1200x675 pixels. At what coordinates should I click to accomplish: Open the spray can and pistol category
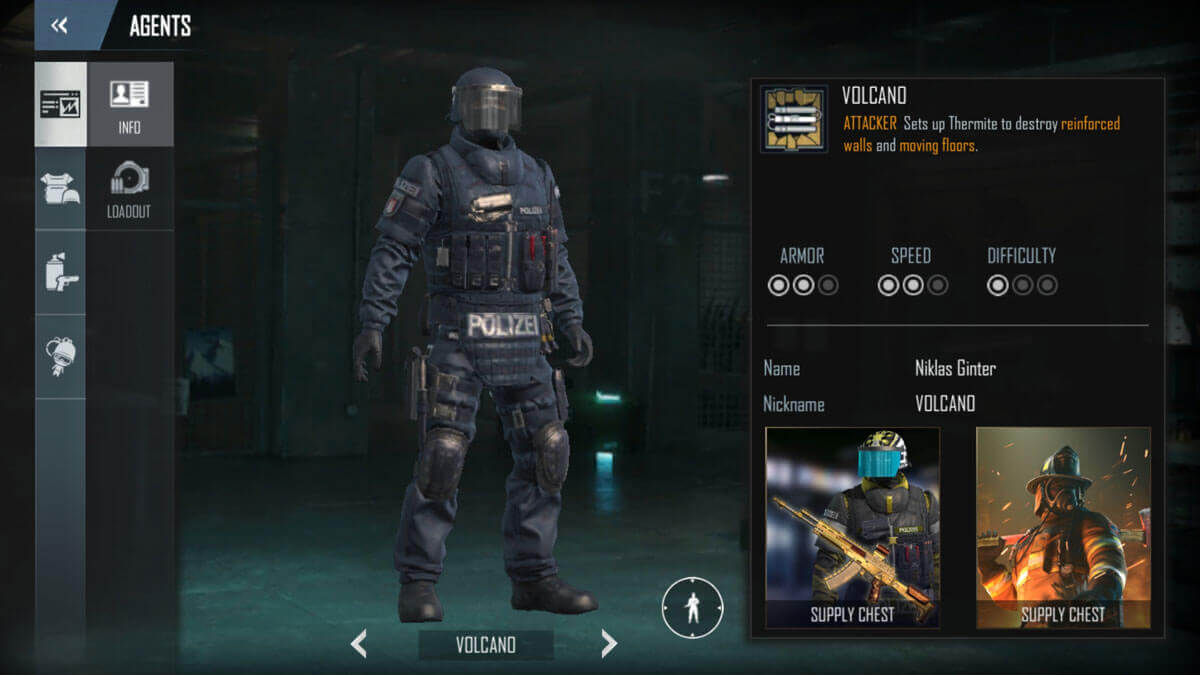pyautogui.click(x=61, y=272)
